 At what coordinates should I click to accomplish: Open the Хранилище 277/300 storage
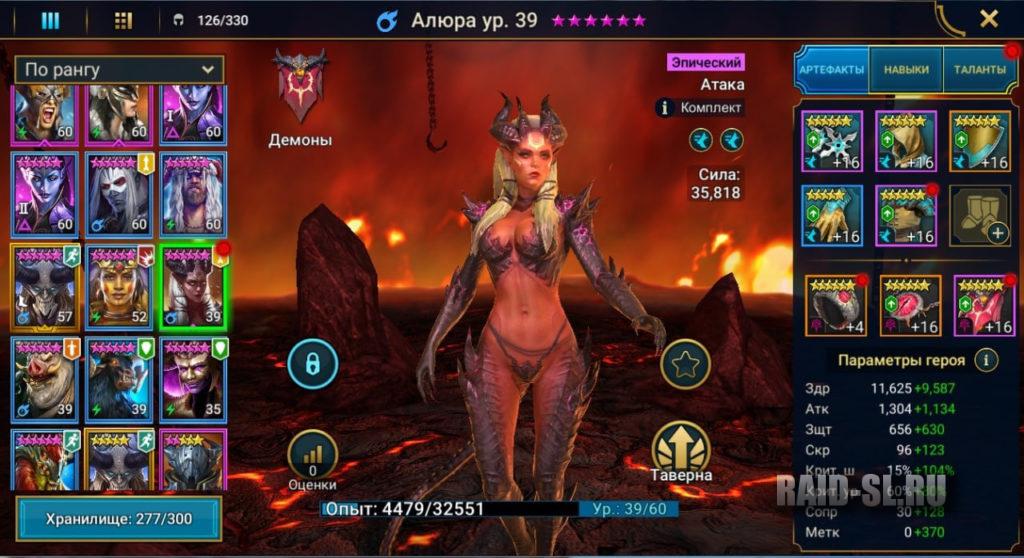point(119,520)
